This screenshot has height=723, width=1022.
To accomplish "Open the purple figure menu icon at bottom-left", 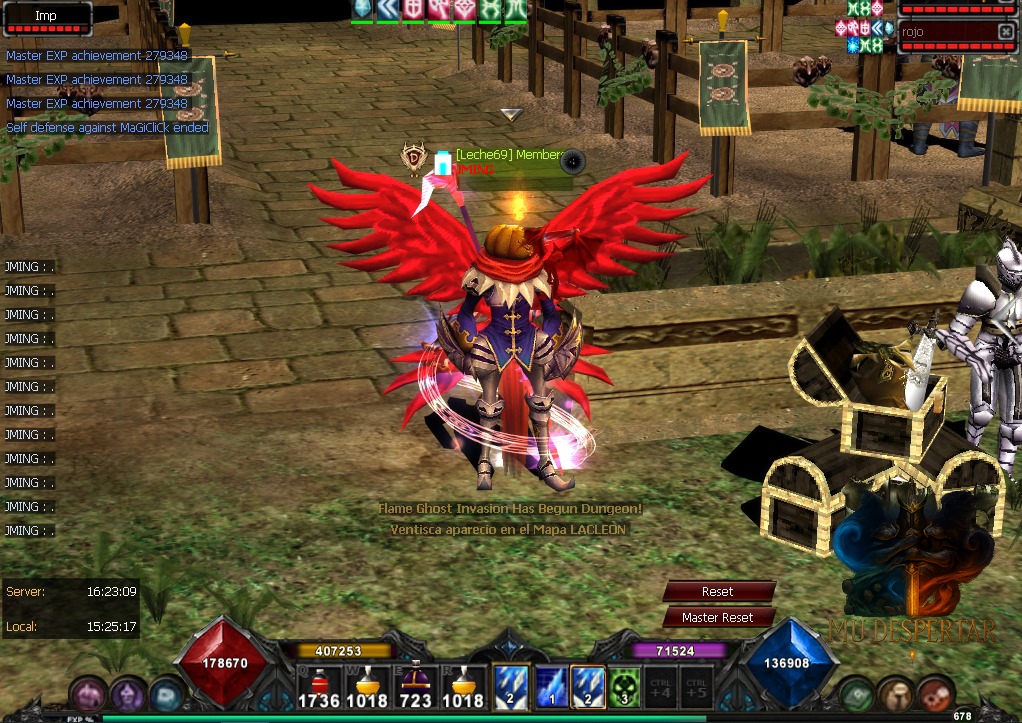I will coord(127,695).
